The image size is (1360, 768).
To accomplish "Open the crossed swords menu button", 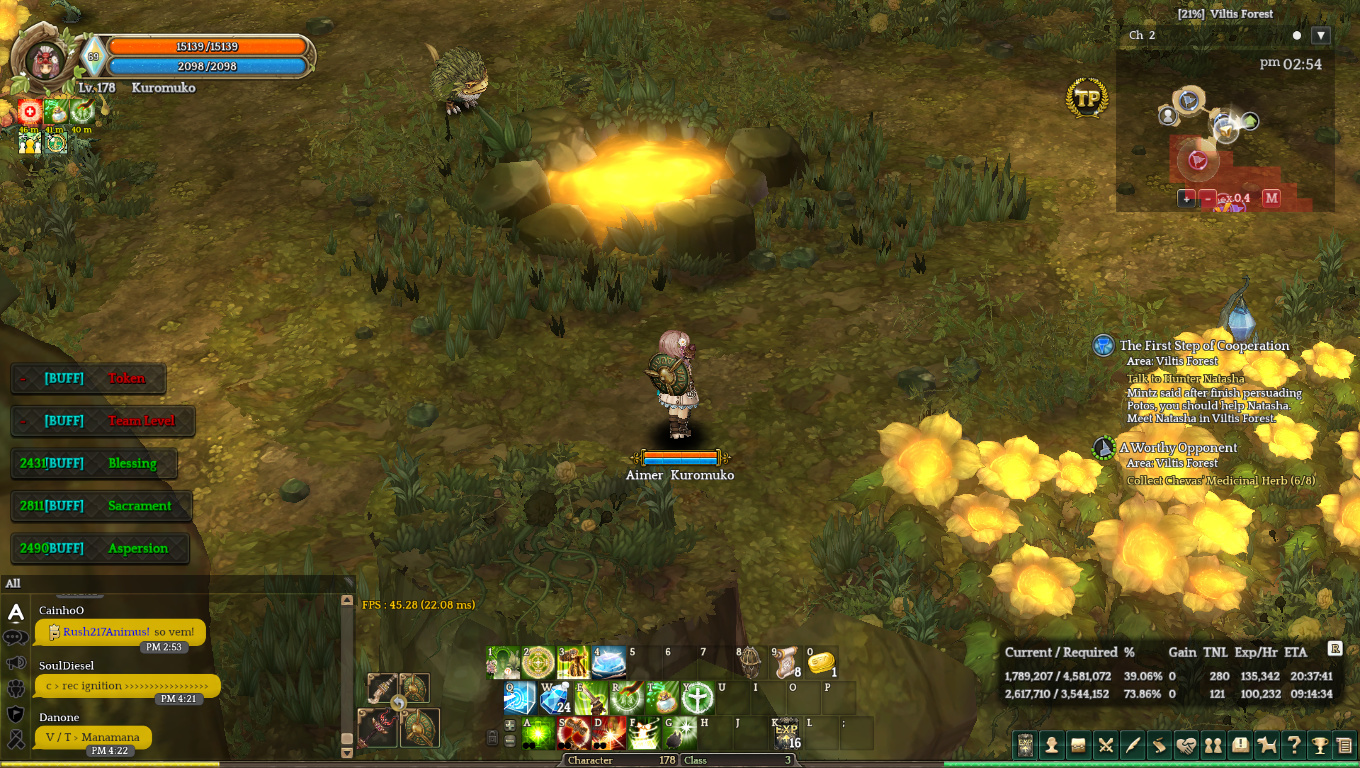I will (x=1105, y=745).
